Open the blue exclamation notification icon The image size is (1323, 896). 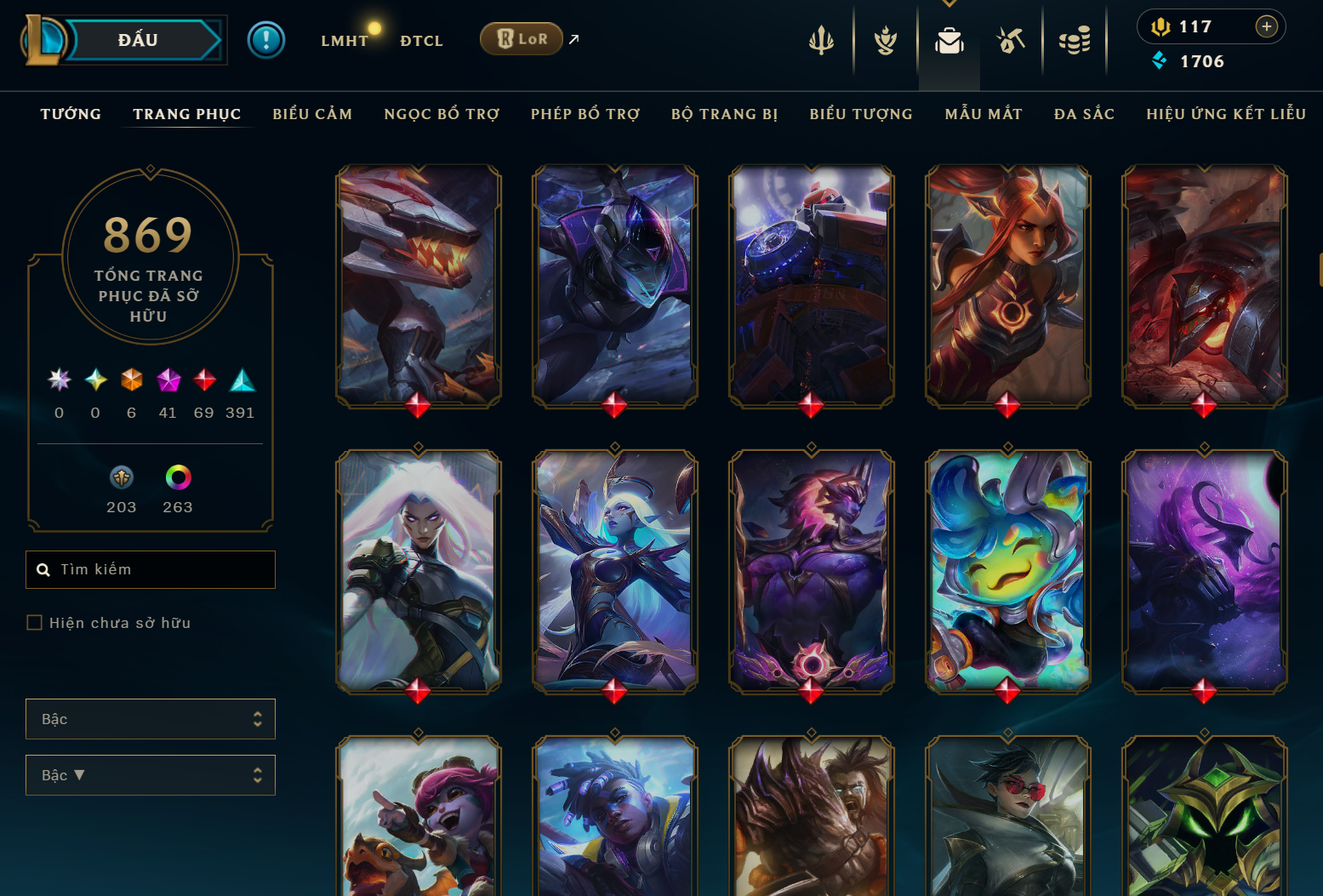(266, 40)
